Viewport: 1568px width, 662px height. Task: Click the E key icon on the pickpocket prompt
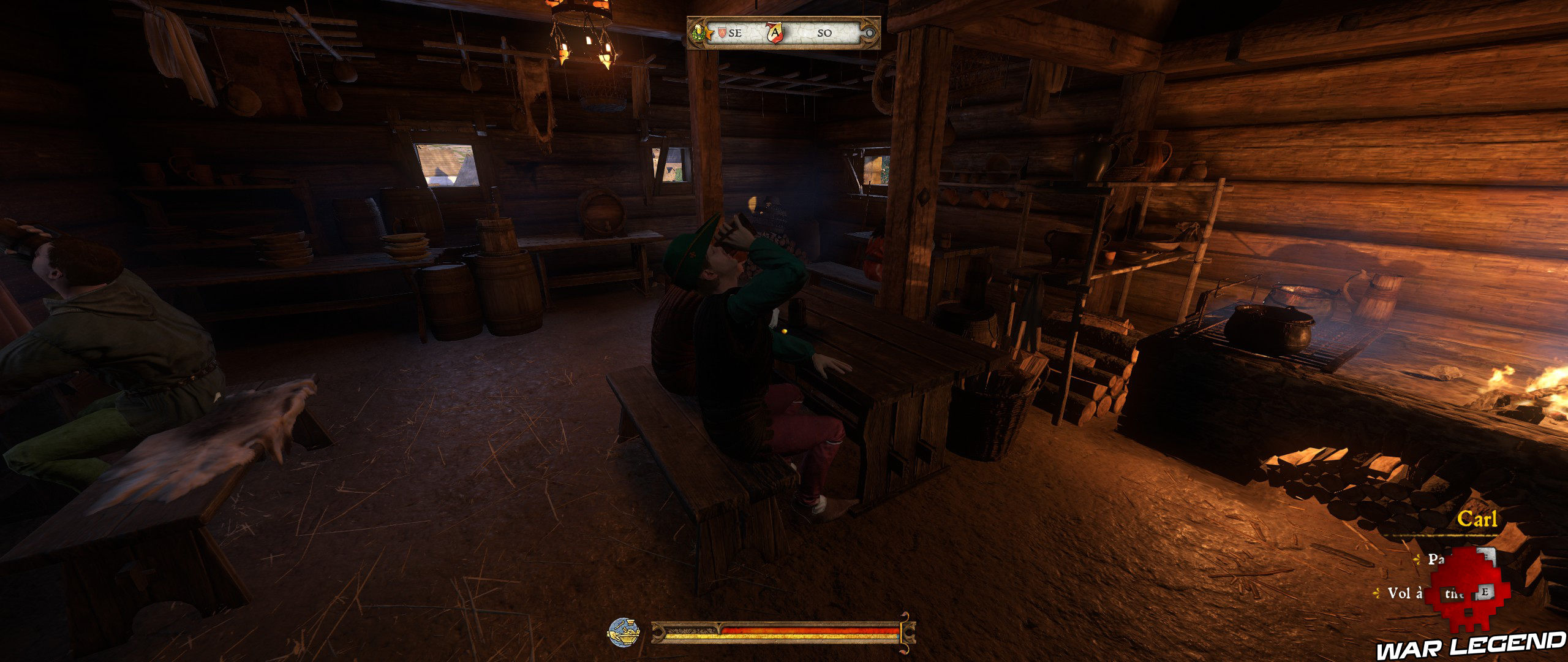[1486, 592]
